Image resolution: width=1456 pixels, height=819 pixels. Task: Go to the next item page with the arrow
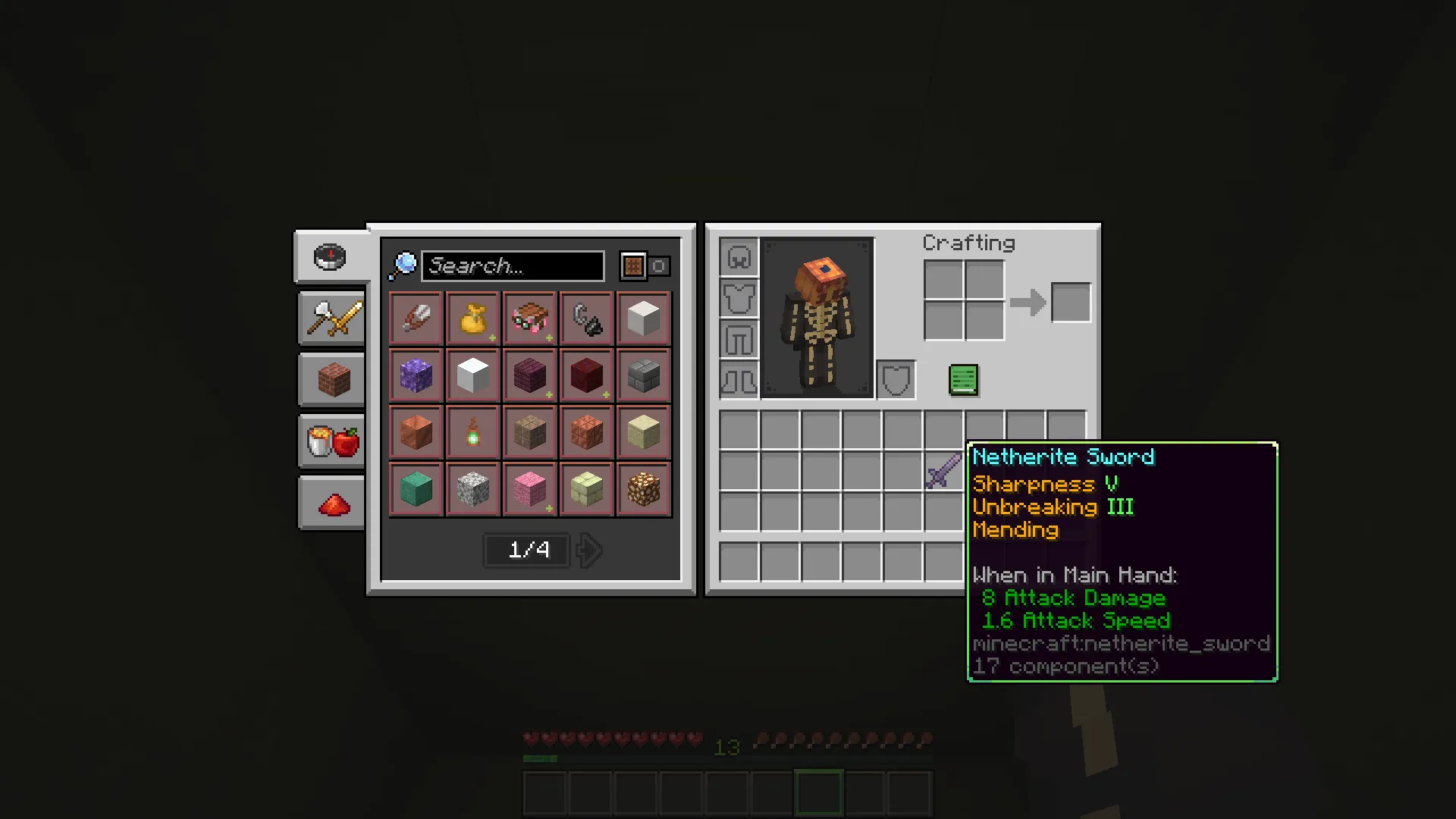pos(589,550)
